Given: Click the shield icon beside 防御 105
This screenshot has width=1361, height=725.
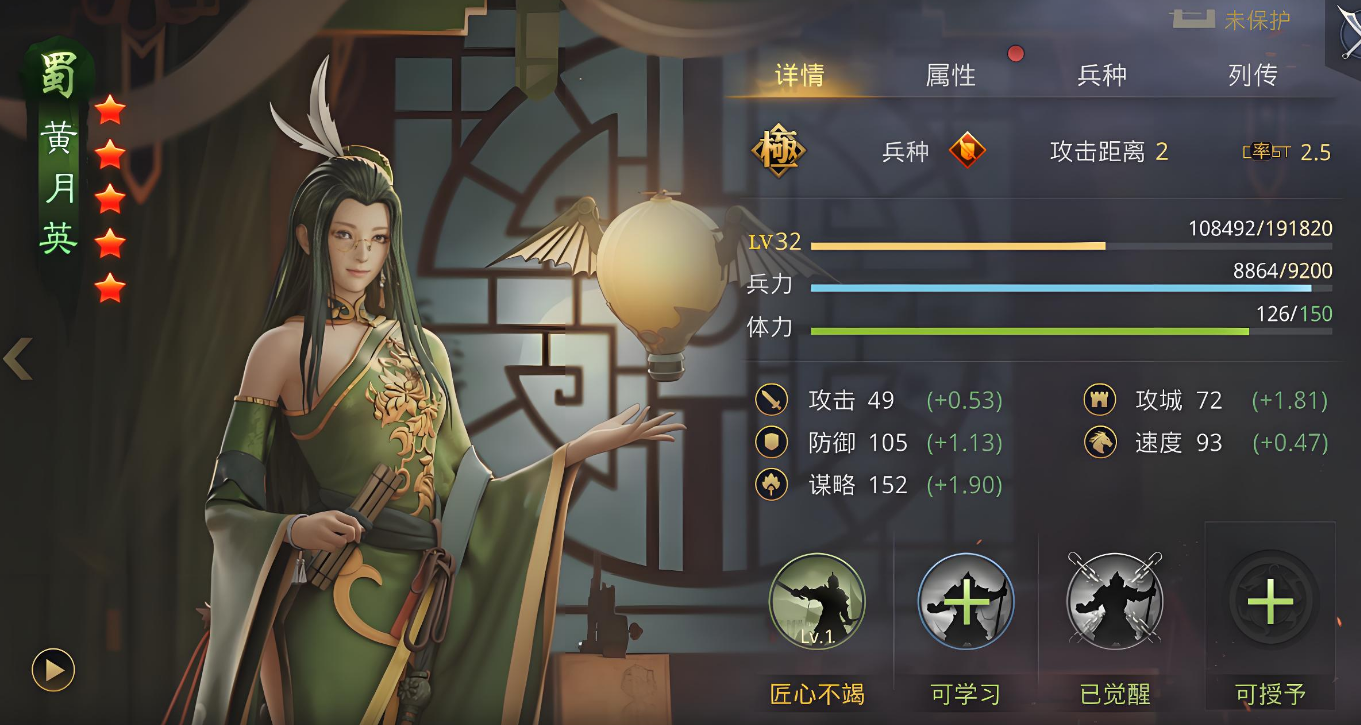Looking at the screenshot, I should pos(770,442).
